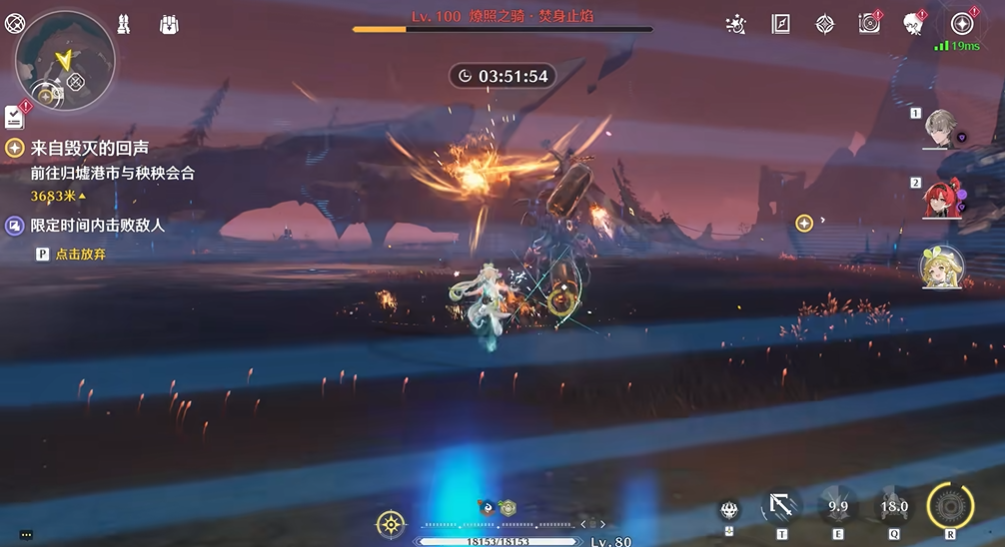Image resolution: width=1005 pixels, height=547 pixels.
Task: Switch to the grey-haired character in slot 1
Action: pos(941,129)
